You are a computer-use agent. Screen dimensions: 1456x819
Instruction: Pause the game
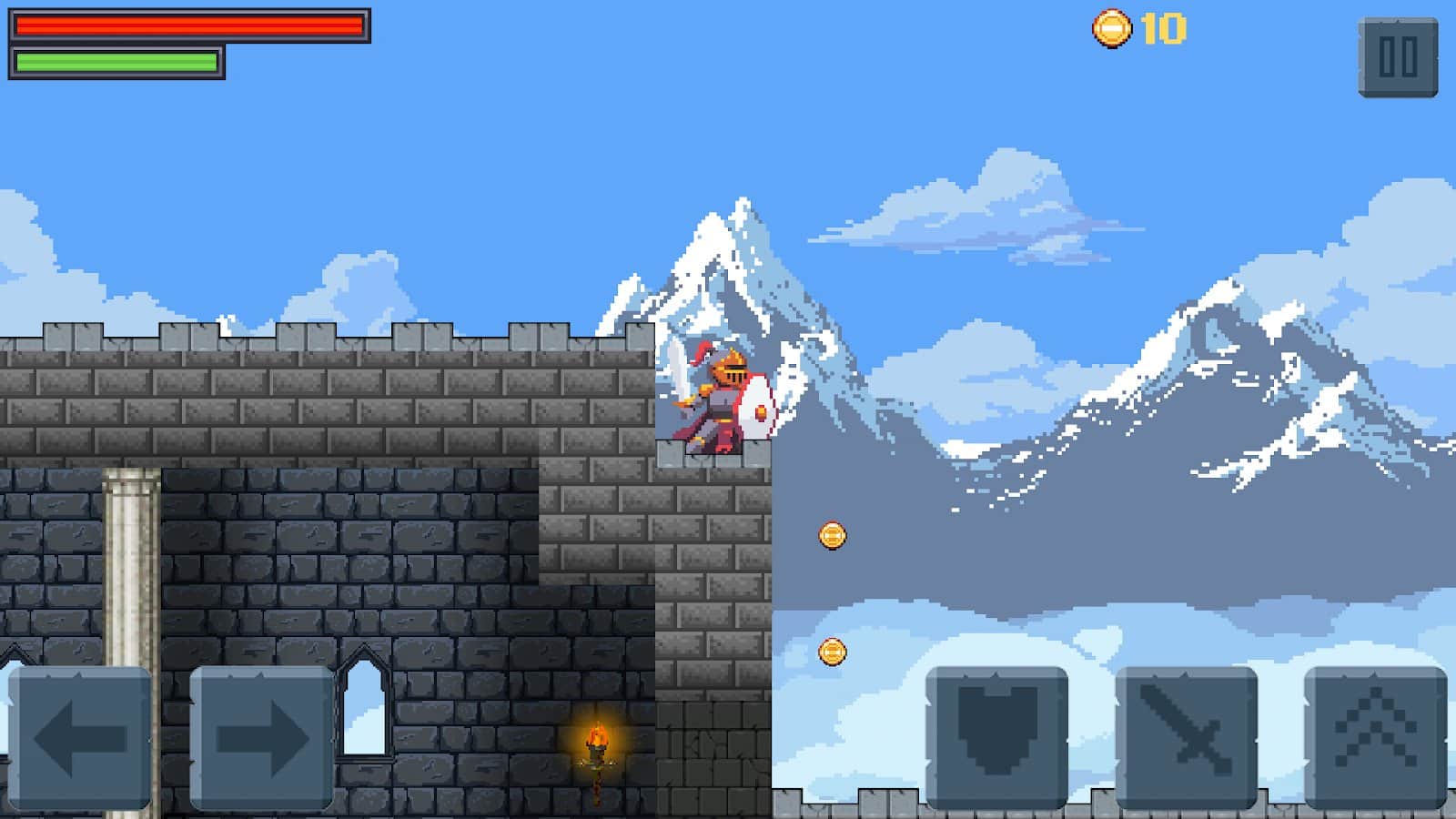point(1398,57)
